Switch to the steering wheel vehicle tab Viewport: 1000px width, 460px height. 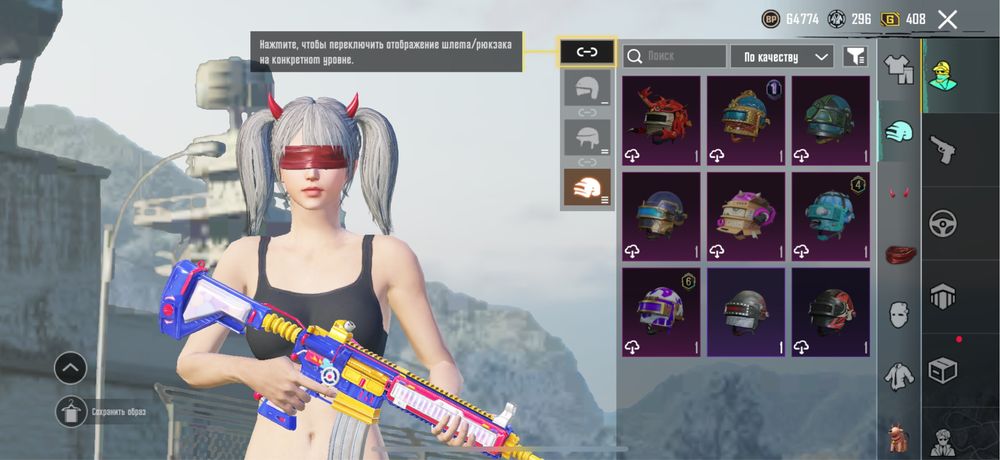tap(943, 223)
